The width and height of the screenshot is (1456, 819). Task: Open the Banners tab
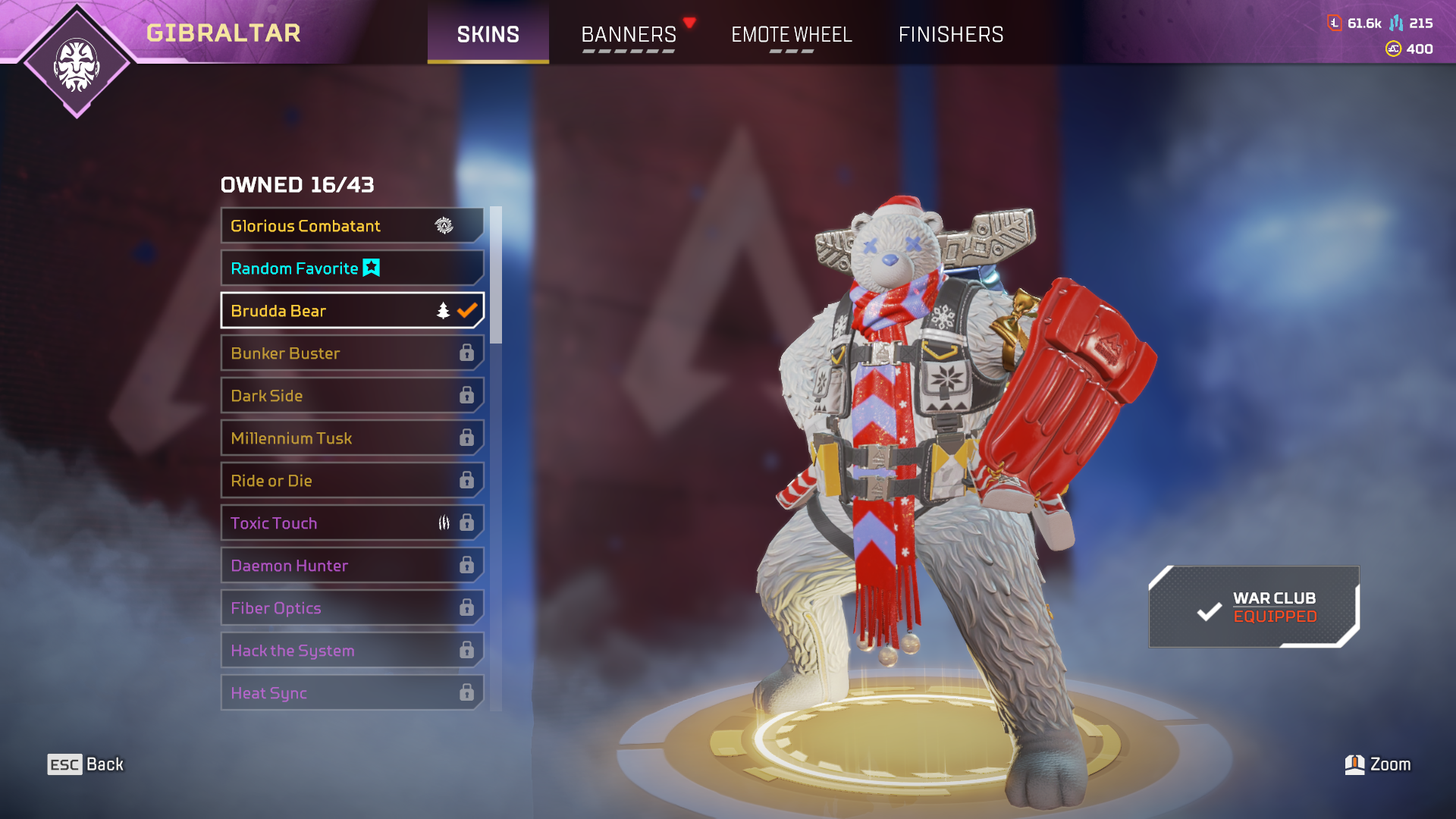(629, 34)
